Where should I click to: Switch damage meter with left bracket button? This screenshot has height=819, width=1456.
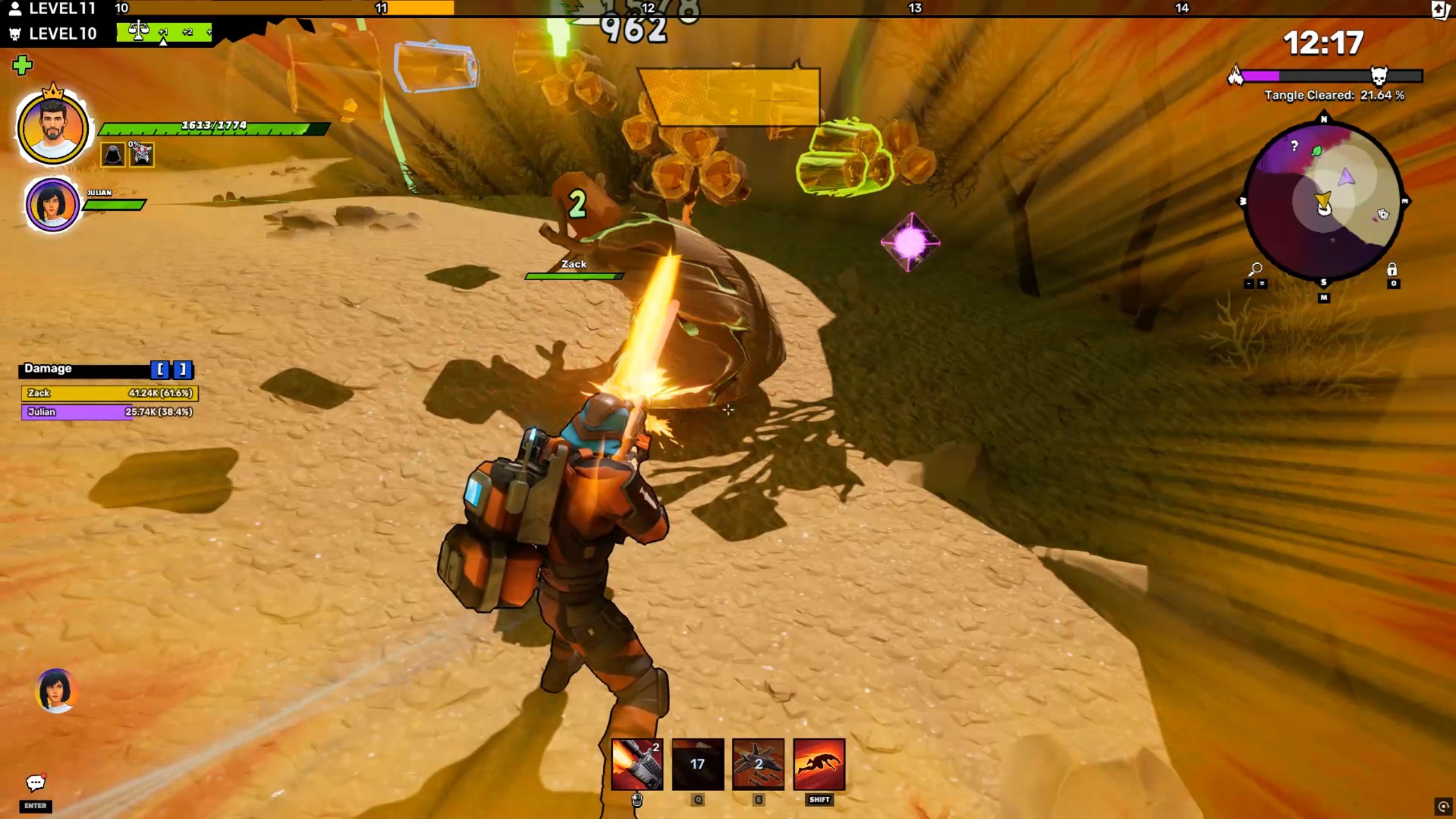(x=160, y=369)
